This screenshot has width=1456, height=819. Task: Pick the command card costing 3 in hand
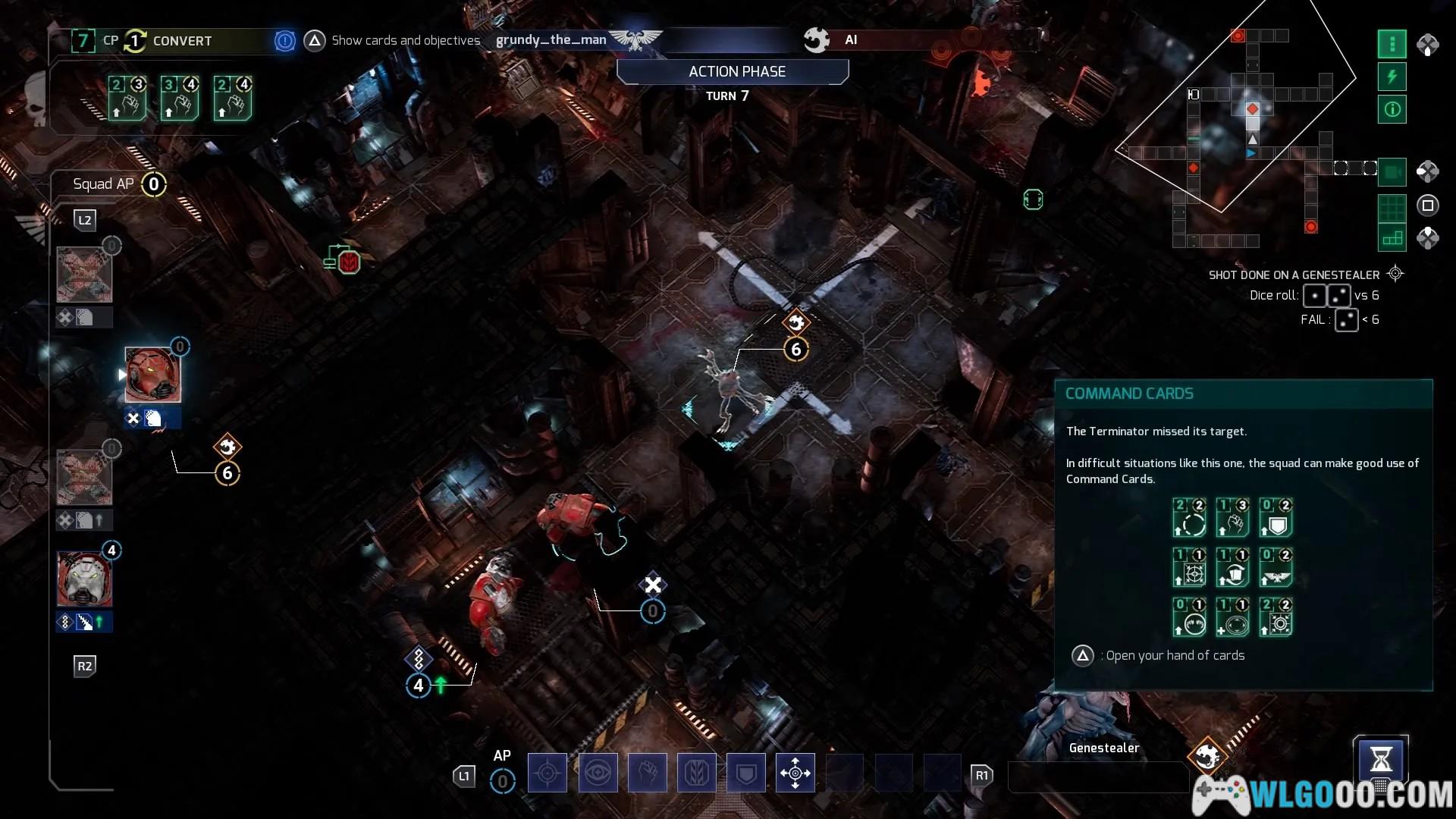pyautogui.click(x=180, y=99)
